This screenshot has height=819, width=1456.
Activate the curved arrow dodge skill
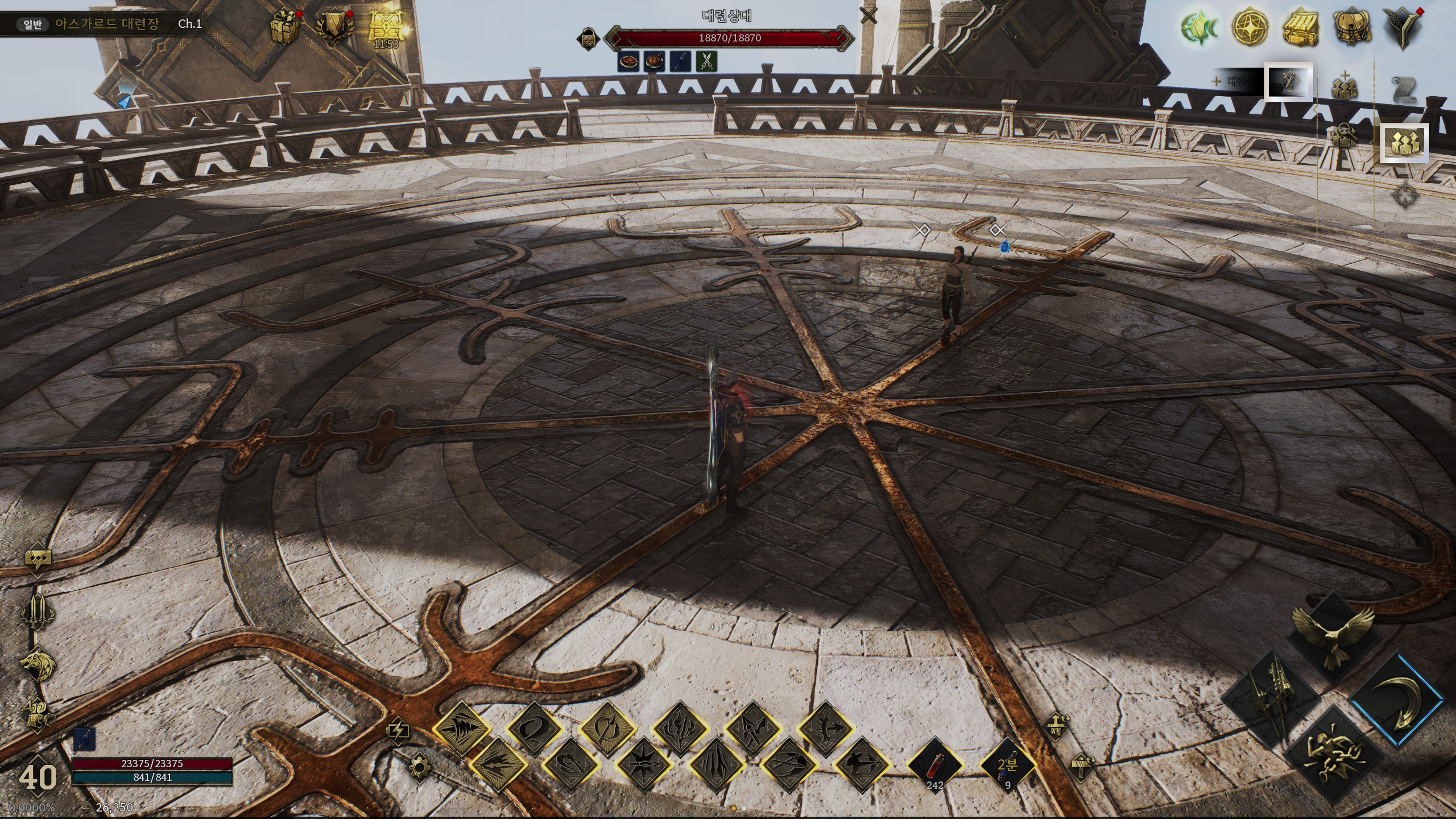click(x=1397, y=701)
